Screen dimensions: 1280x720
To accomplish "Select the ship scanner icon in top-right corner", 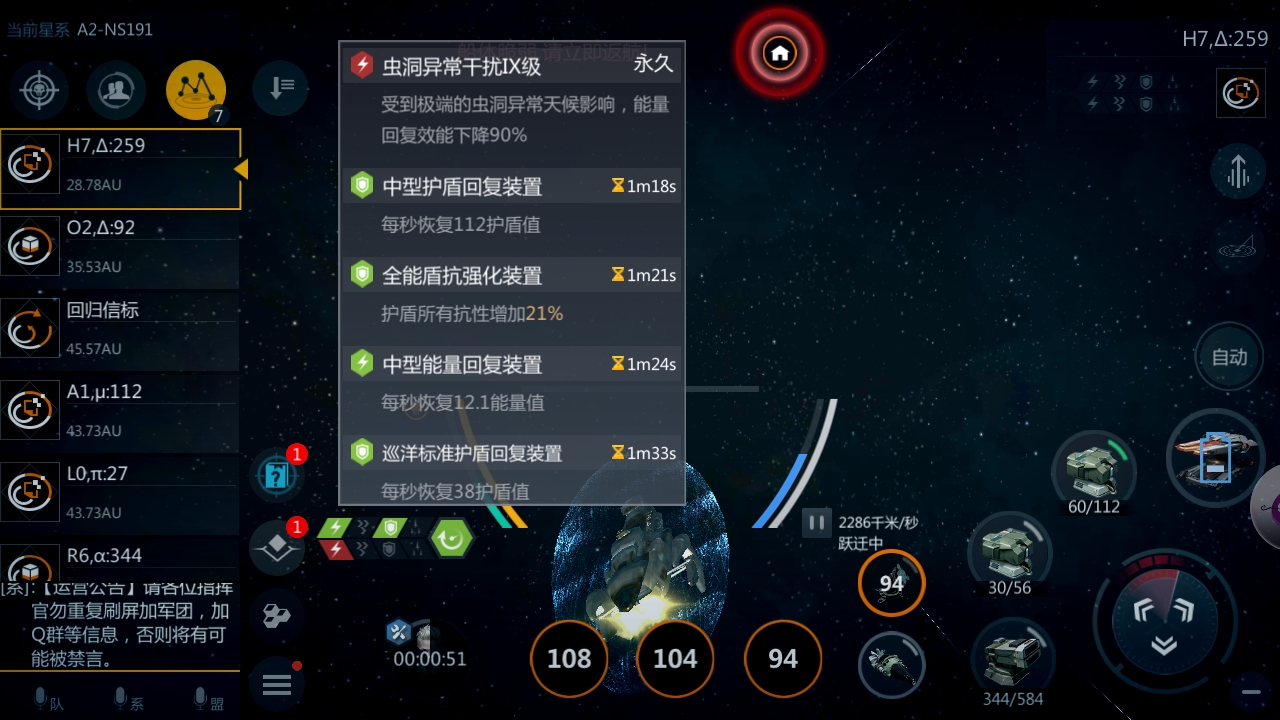I will tap(1240, 92).
